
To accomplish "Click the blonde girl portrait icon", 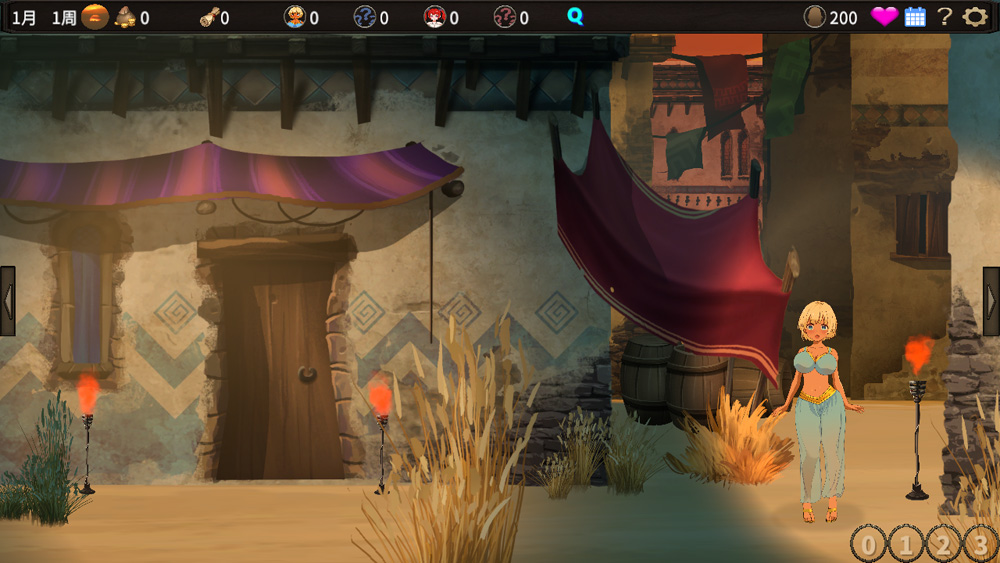I will 295,17.
